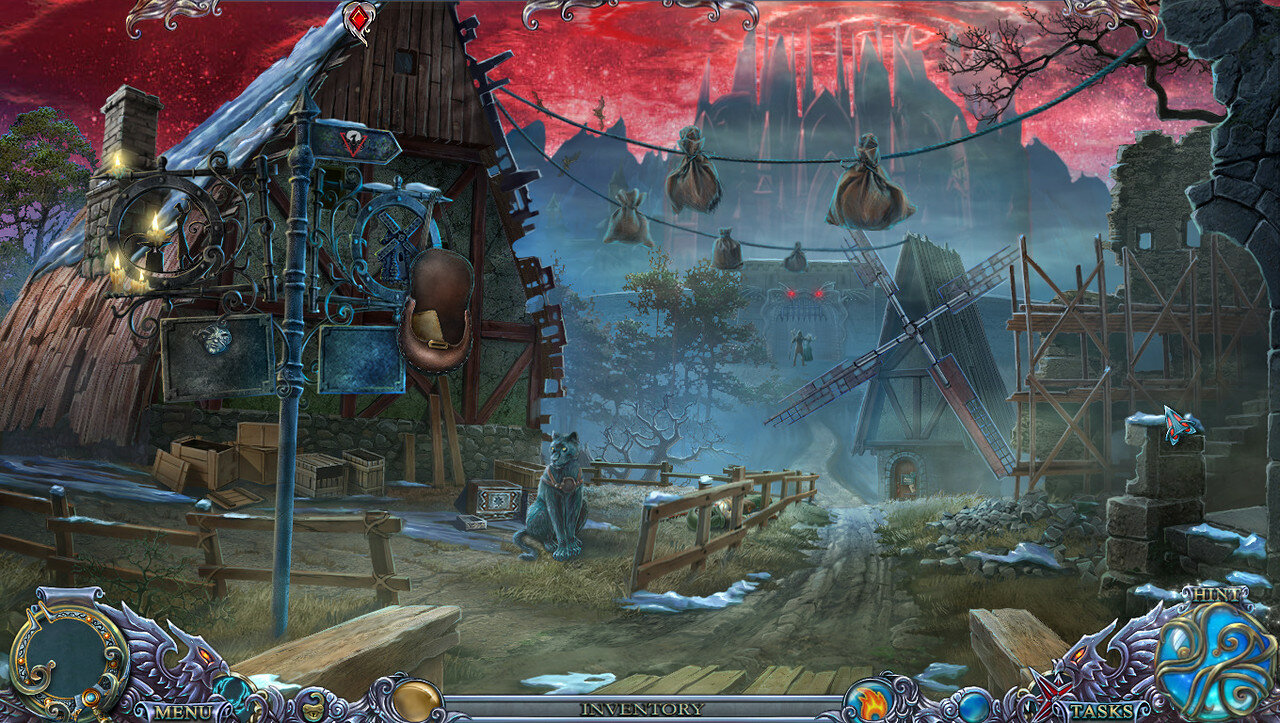Click the red diamond gem ornament
This screenshot has height=723, width=1280.
pyautogui.click(x=360, y=20)
